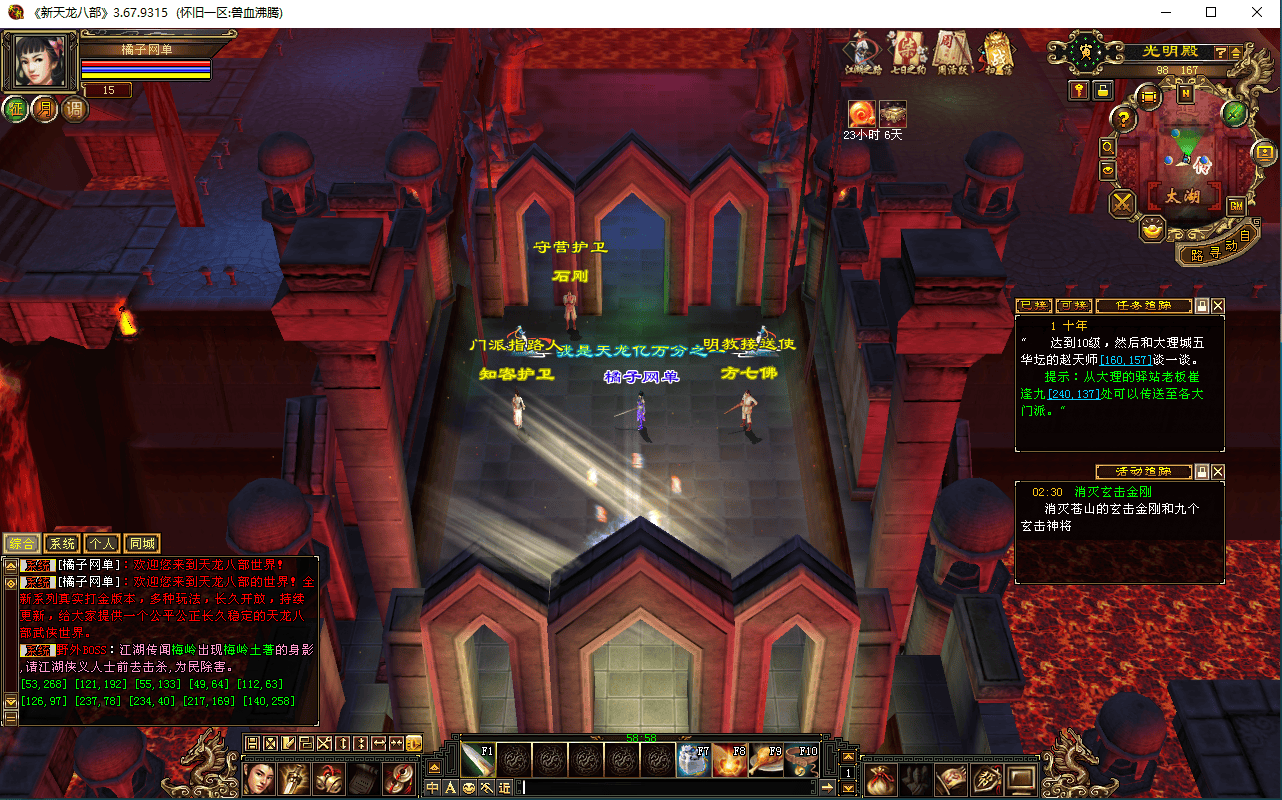This screenshot has height=800, width=1282.
Task: Click the gold ingot shop button
Action: click(1153, 230)
